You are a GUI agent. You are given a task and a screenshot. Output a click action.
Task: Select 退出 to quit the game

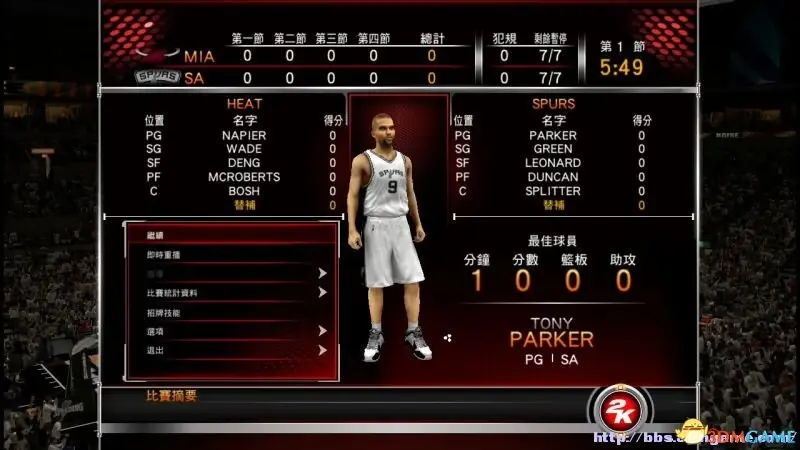(230, 350)
